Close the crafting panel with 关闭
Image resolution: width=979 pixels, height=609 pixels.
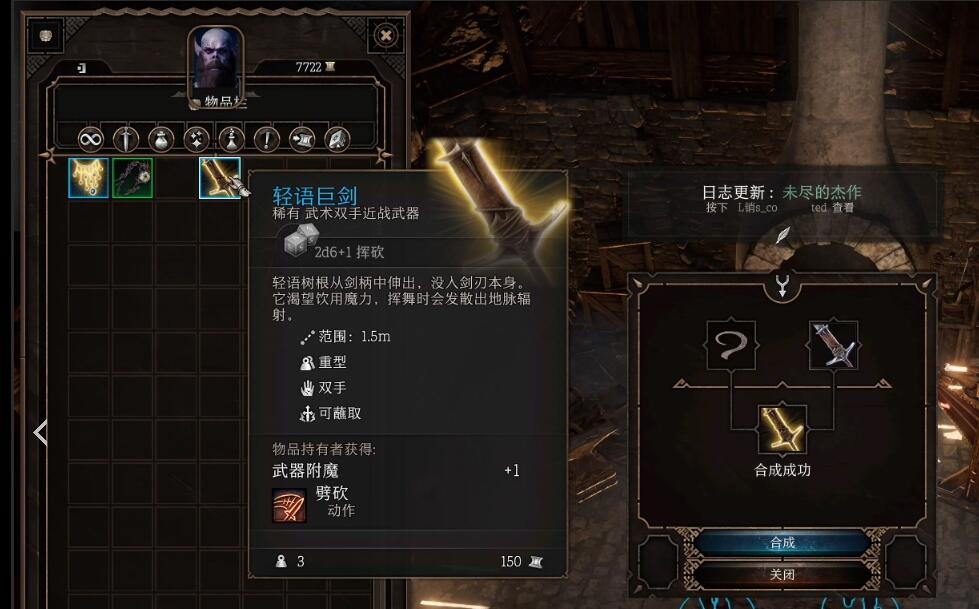click(782, 575)
